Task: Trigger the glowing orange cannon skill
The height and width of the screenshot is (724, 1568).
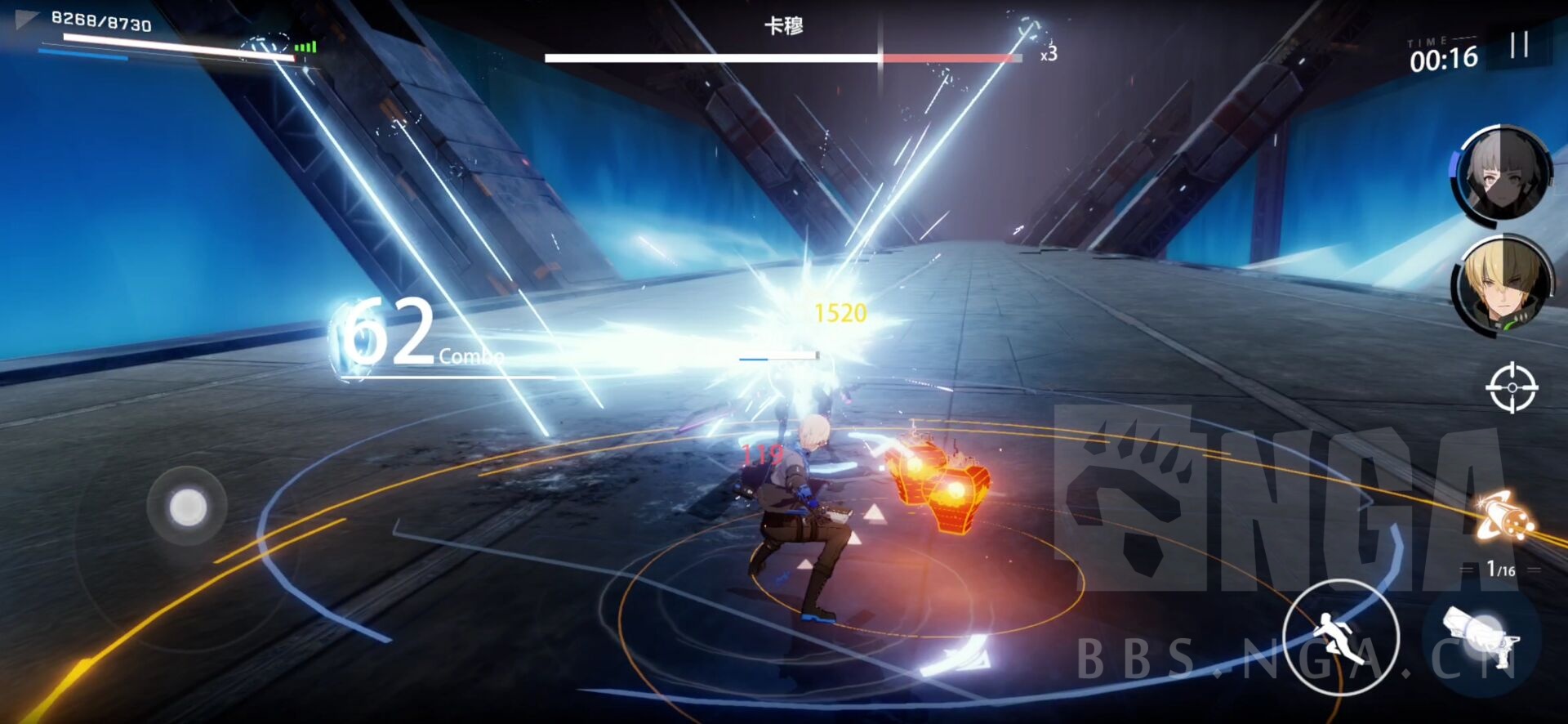Action: pyautogui.click(x=1505, y=516)
